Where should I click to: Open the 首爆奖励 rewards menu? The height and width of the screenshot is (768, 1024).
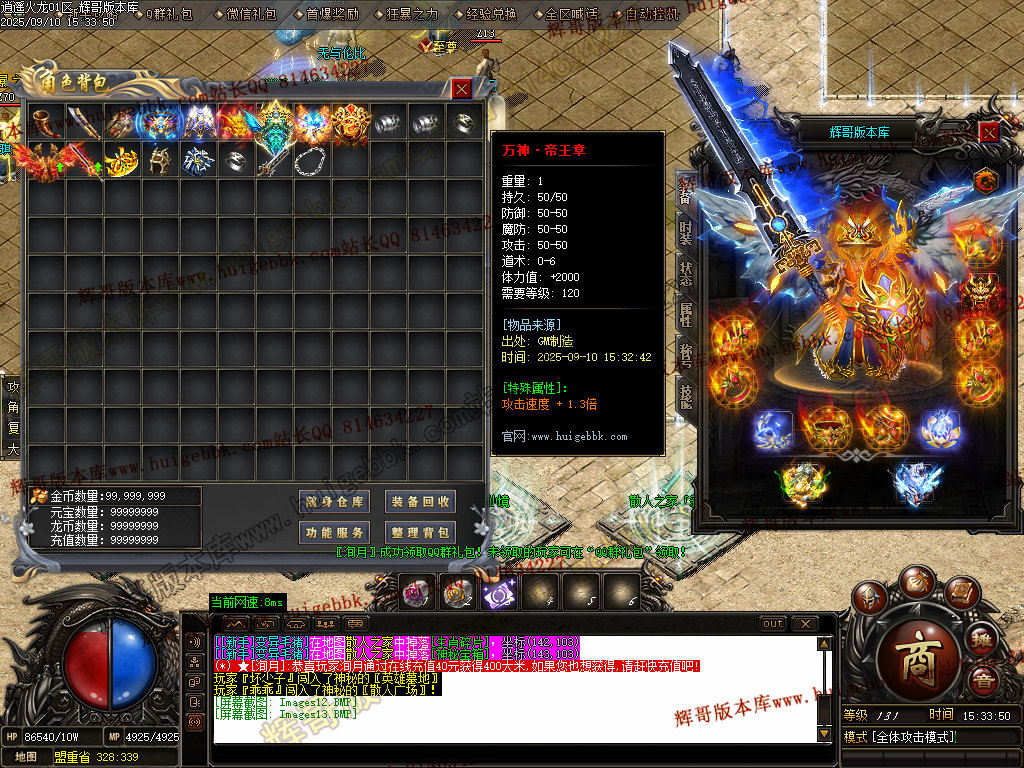click(332, 14)
